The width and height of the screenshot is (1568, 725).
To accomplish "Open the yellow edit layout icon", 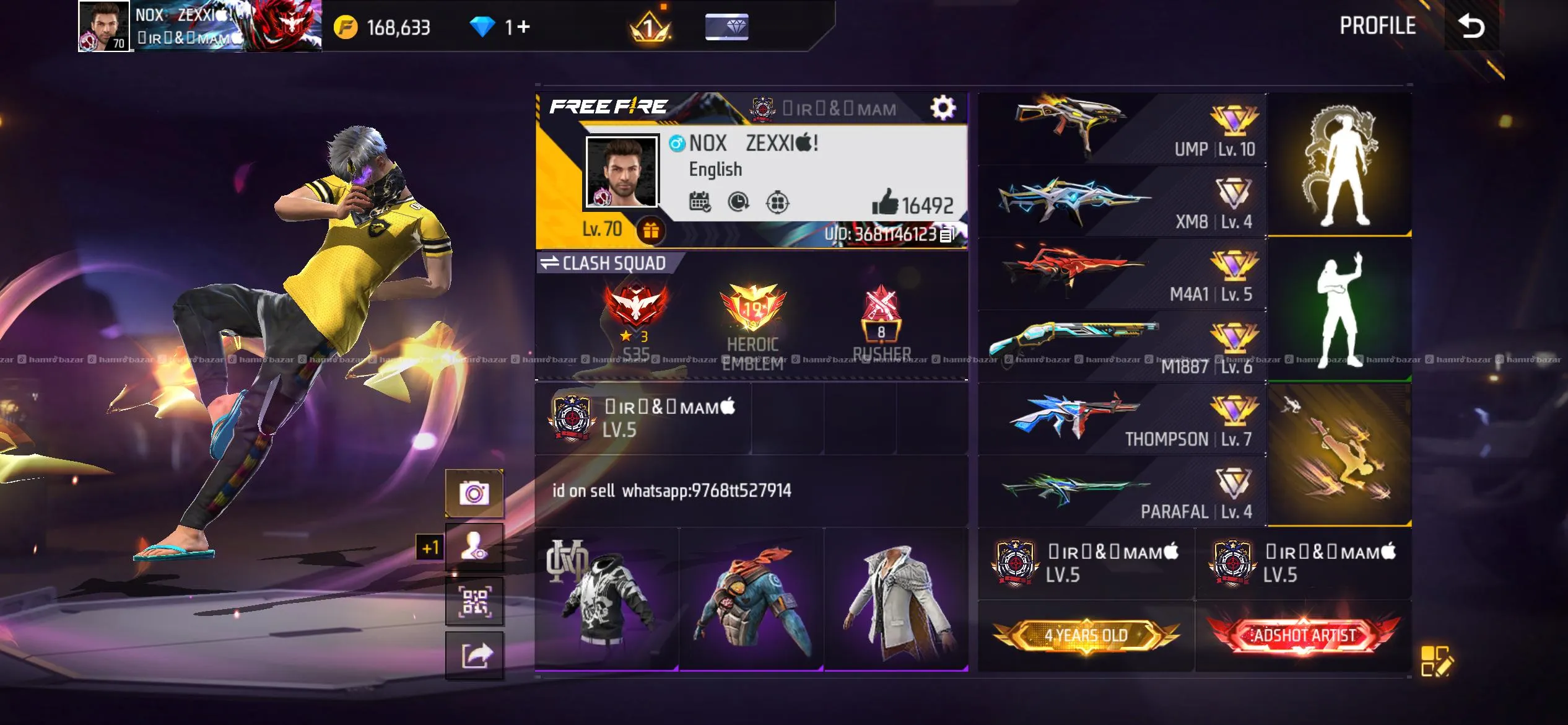I will click(x=1436, y=661).
